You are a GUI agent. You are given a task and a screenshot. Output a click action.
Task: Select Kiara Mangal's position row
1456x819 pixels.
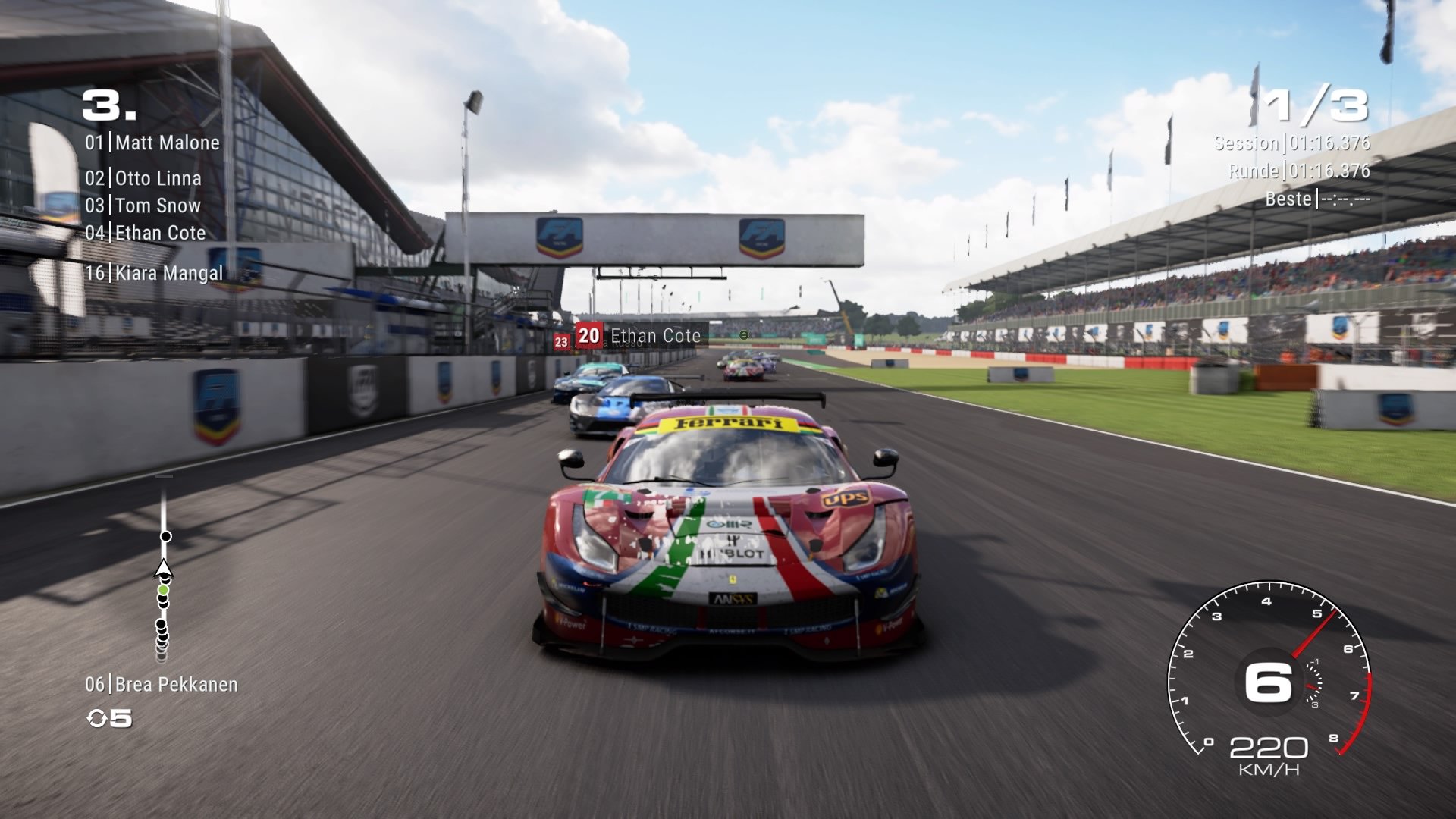point(154,273)
